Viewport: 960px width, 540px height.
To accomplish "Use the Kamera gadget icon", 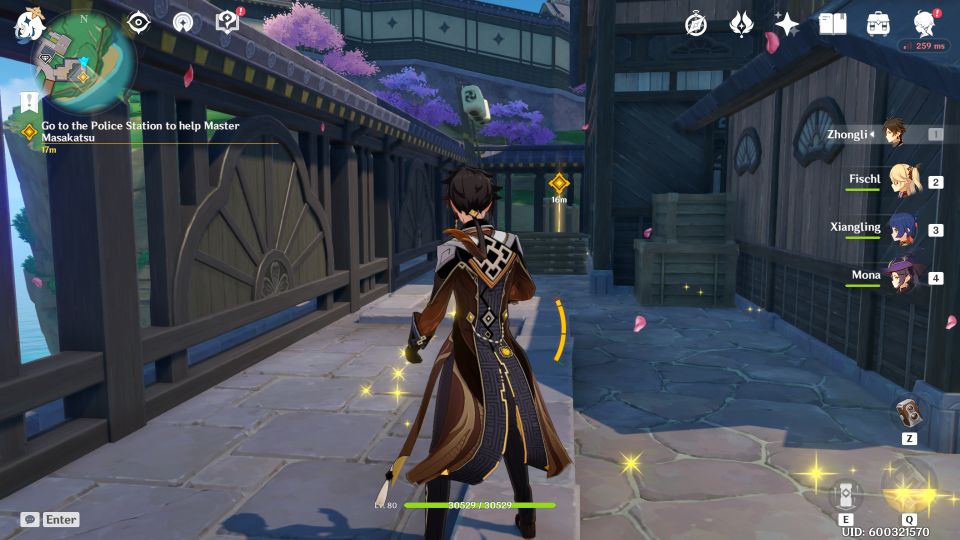I will pos(909,412).
